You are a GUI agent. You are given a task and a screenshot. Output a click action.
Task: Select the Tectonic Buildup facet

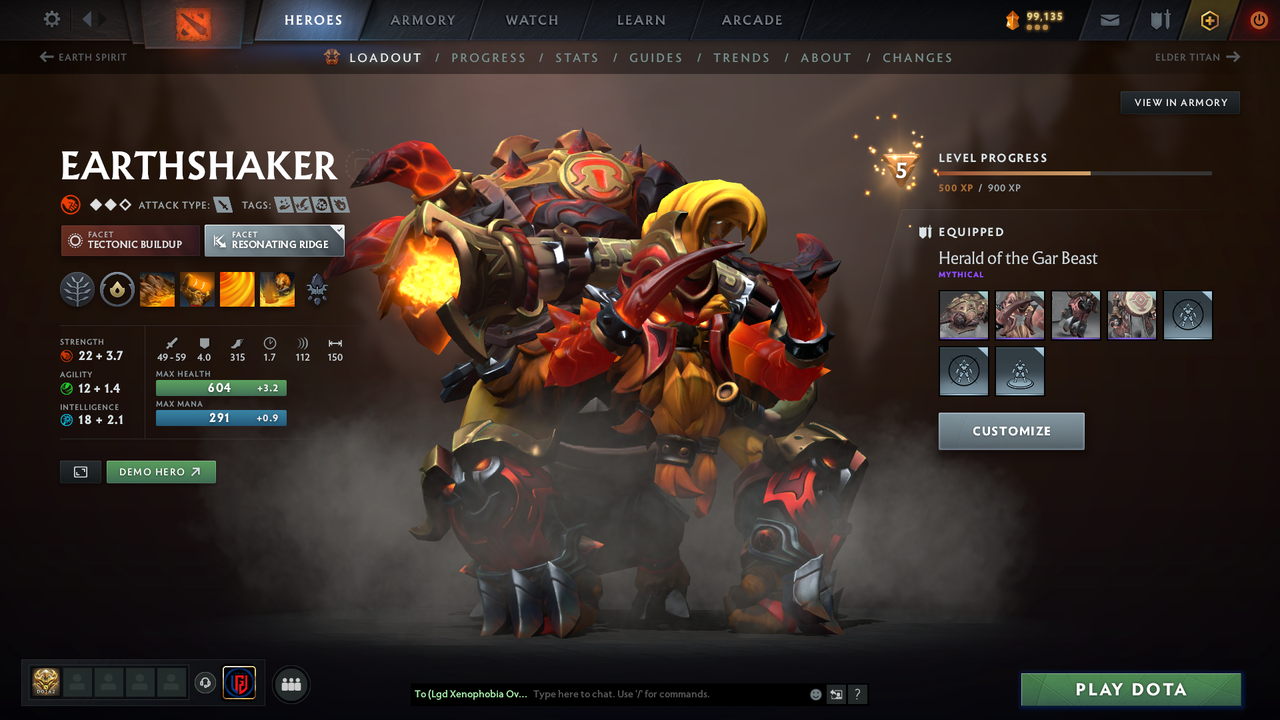click(130, 241)
